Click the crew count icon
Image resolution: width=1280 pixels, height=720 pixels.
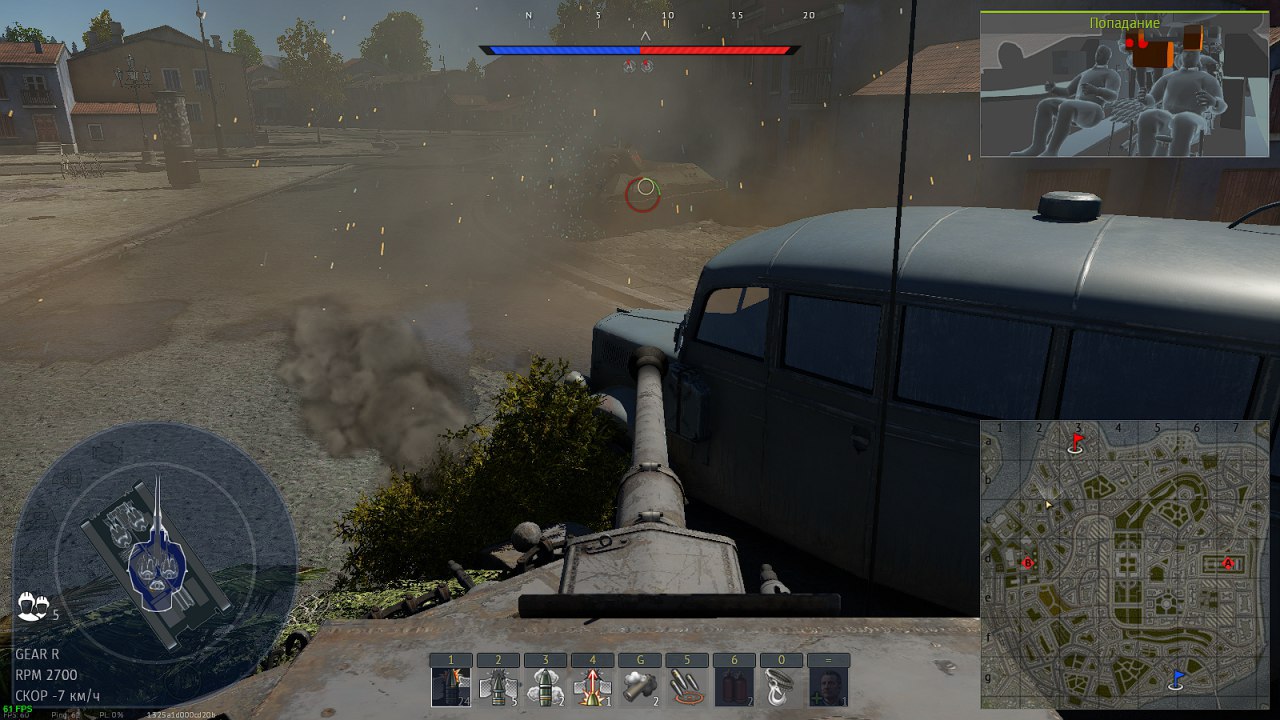tap(32, 605)
